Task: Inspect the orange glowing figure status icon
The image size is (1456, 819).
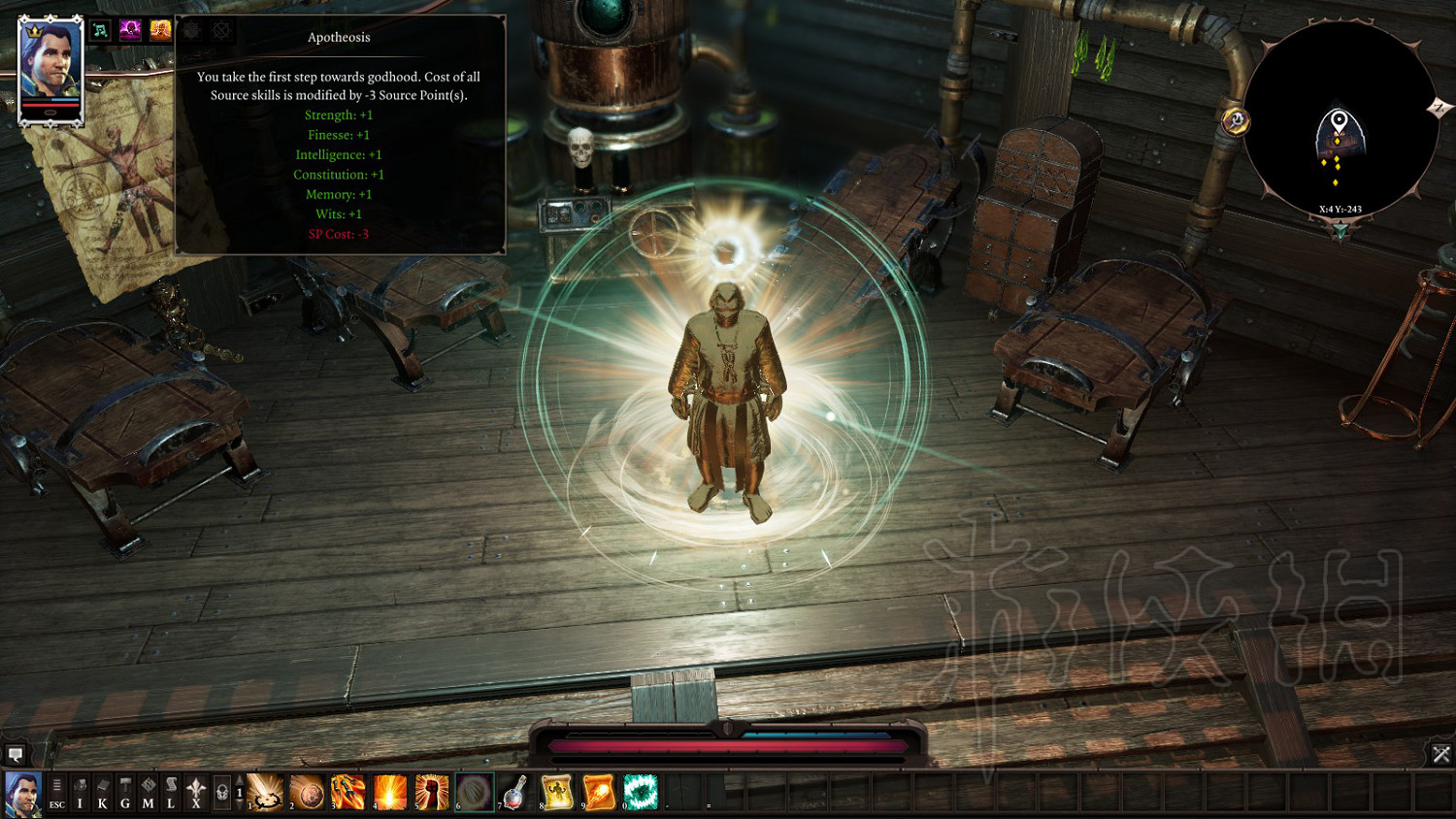Action: [x=160, y=30]
